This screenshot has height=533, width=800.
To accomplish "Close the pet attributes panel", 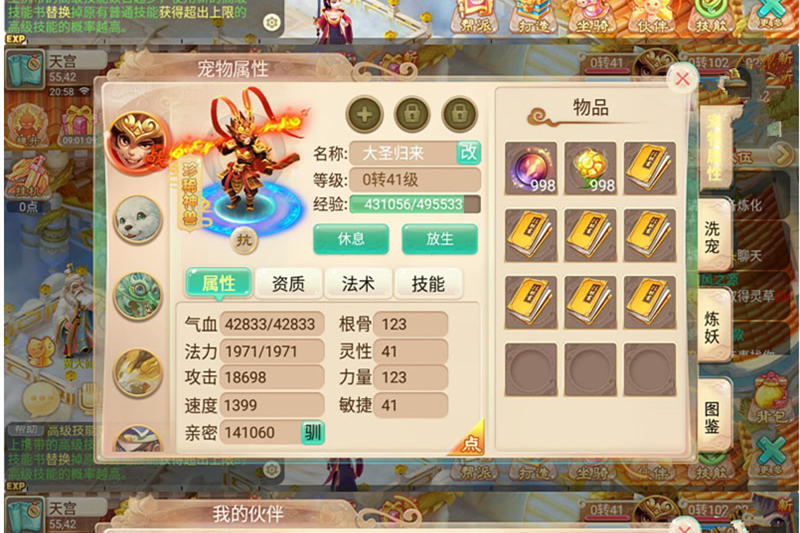I will point(682,78).
